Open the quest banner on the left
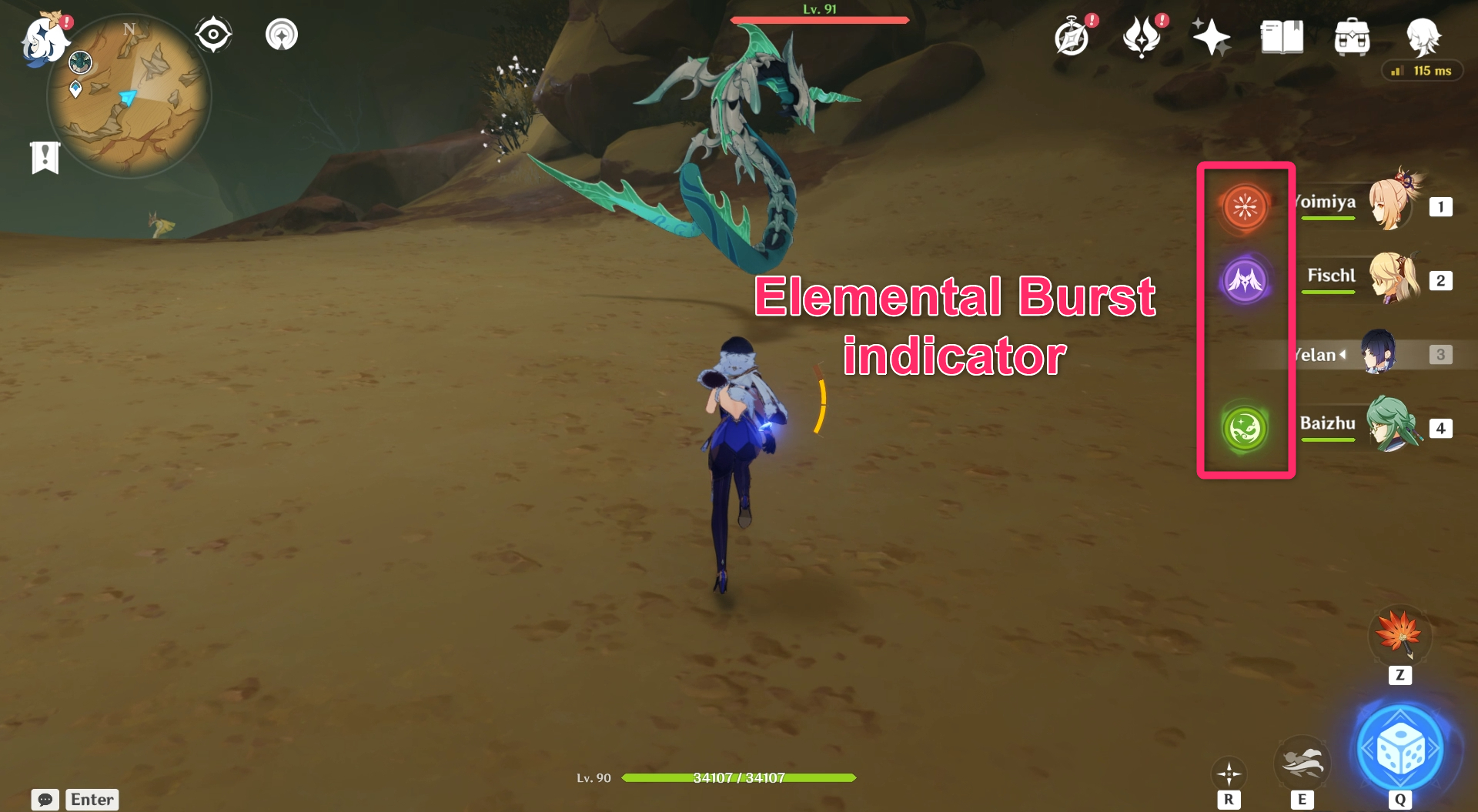Viewport: 1478px width, 812px height. click(46, 156)
